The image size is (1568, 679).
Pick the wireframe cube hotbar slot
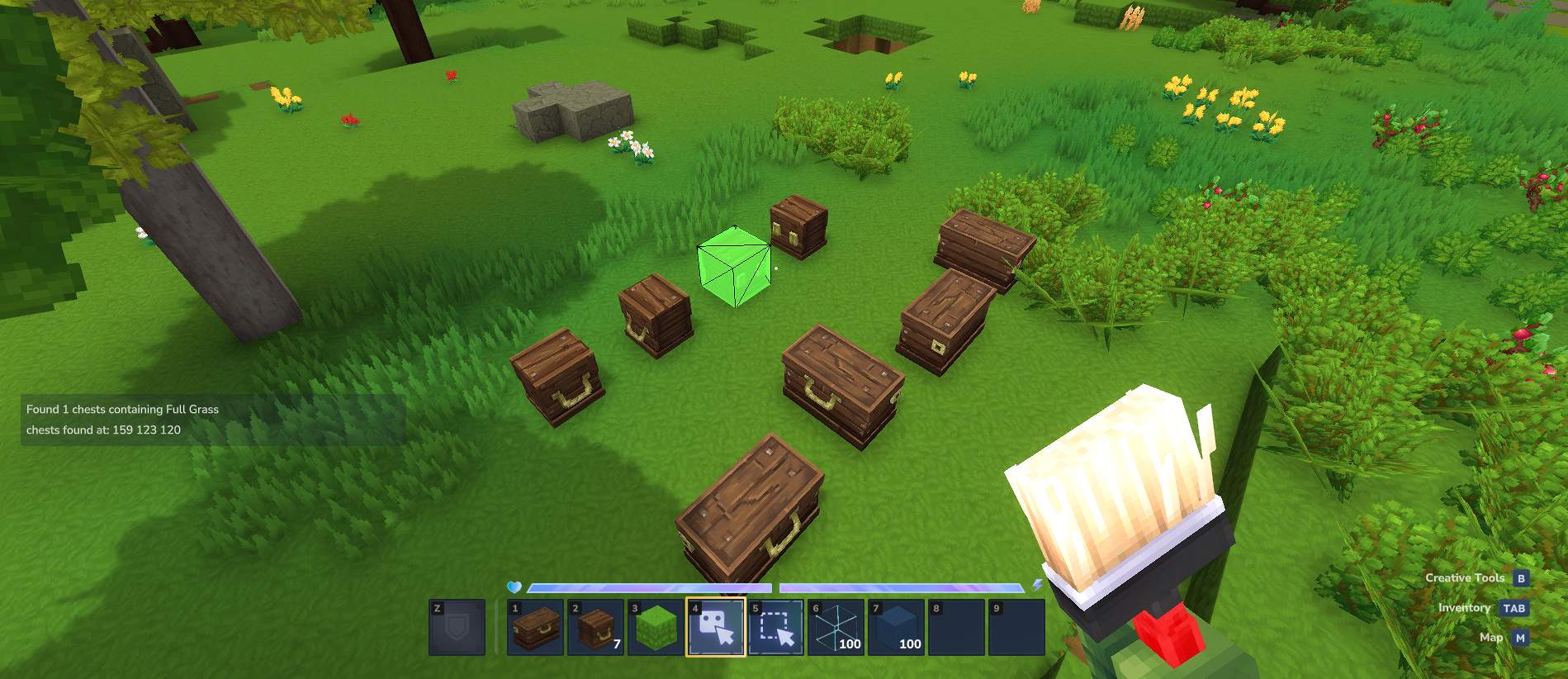coord(836,628)
